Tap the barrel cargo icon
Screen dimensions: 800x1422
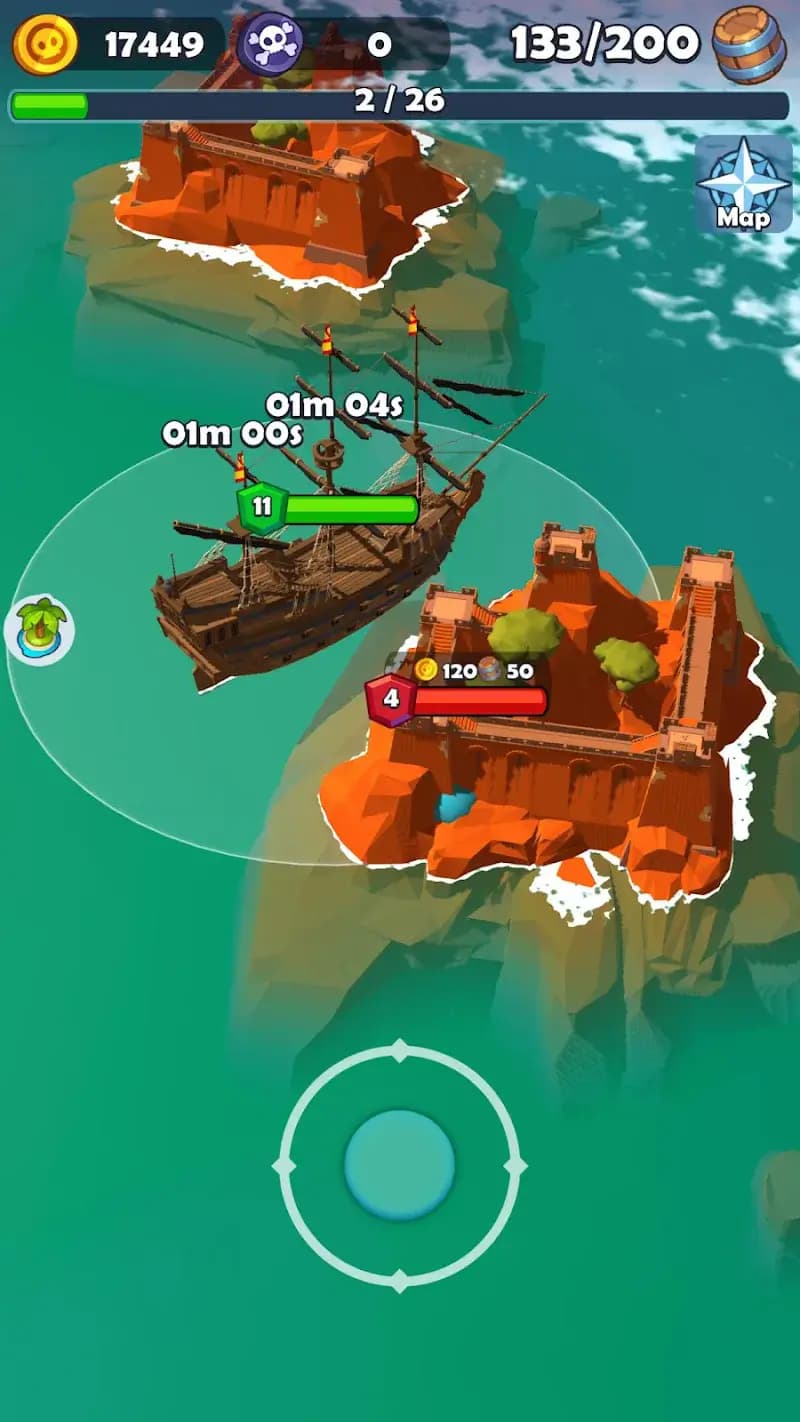click(x=749, y=45)
